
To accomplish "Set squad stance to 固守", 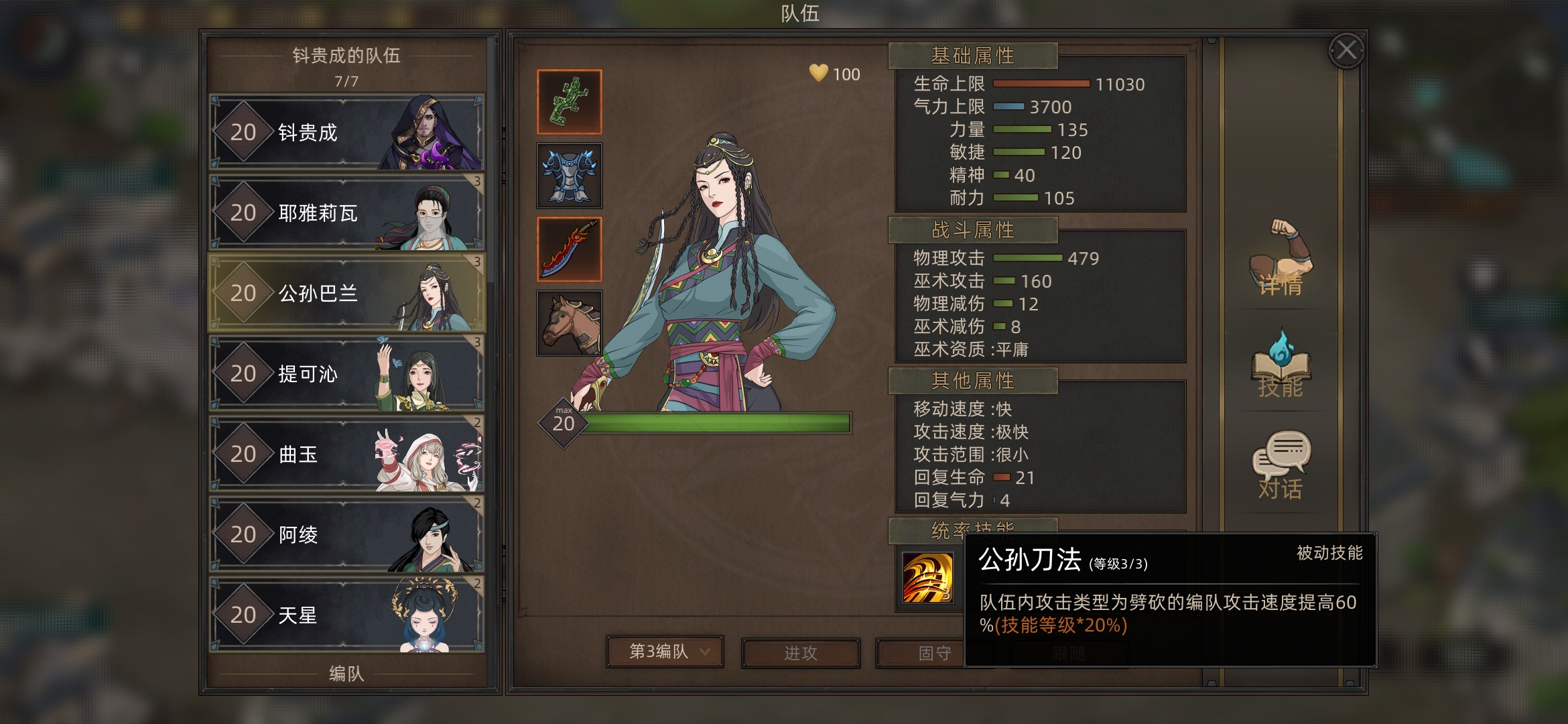I will click(x=919, y=653).
